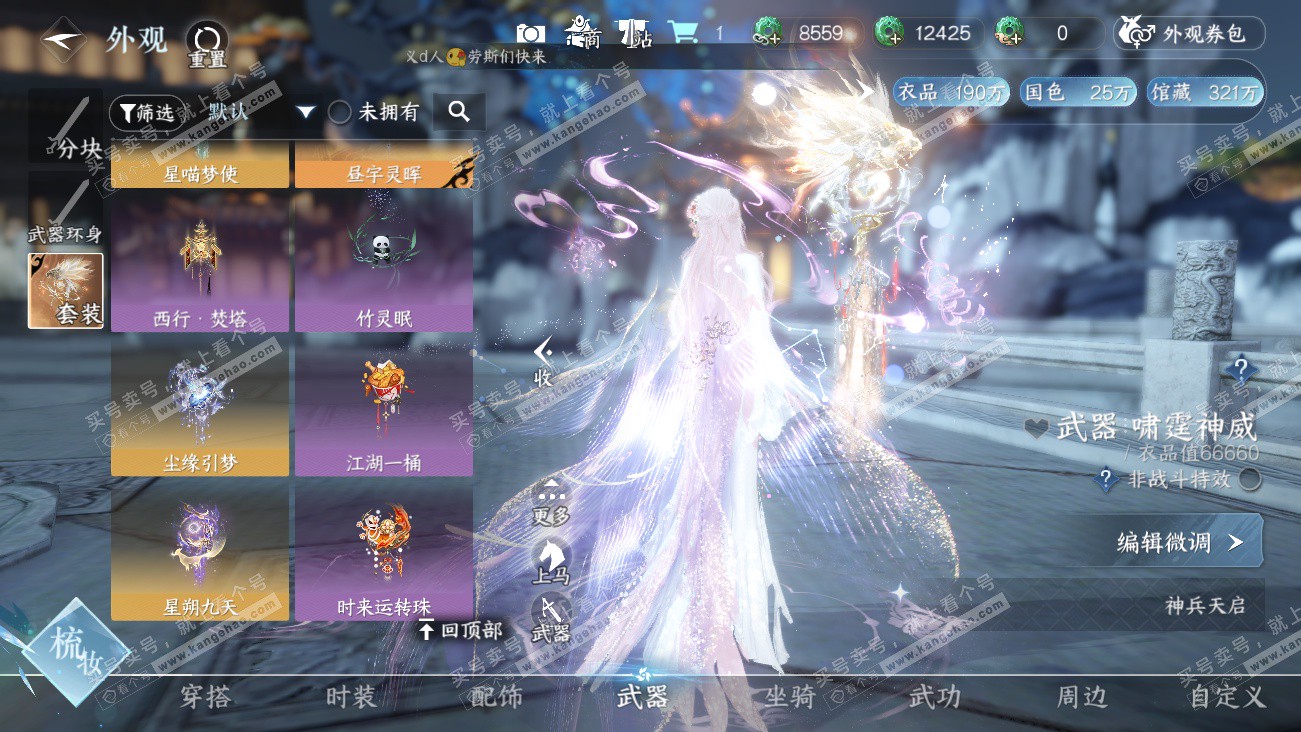This screenshot has height=732, width=1301.
Task: Switch to the 时装 tab
Action: pos(351,697)
